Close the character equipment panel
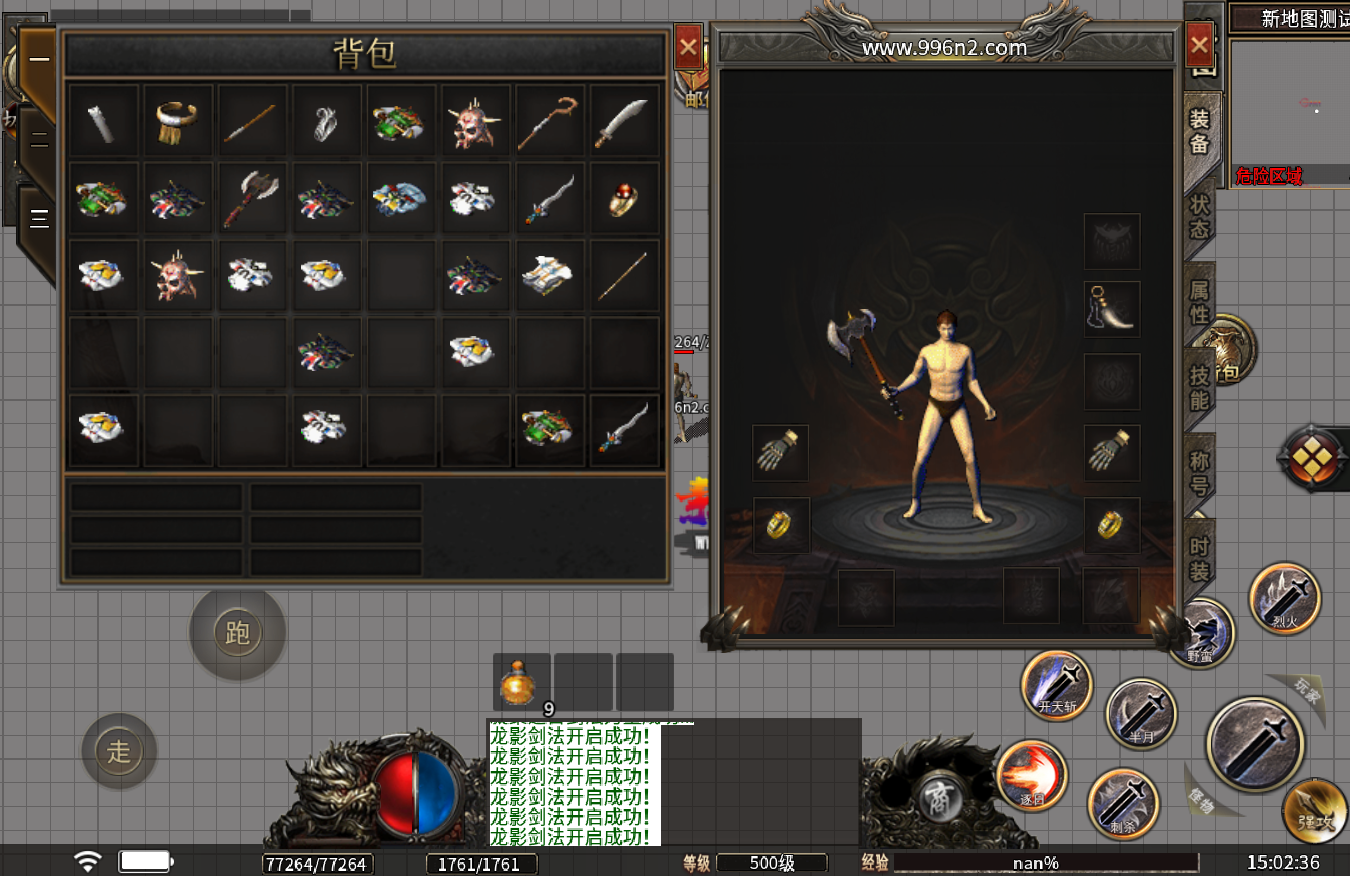Screen dimensions: 1350x876 [x=1199, y=45]
